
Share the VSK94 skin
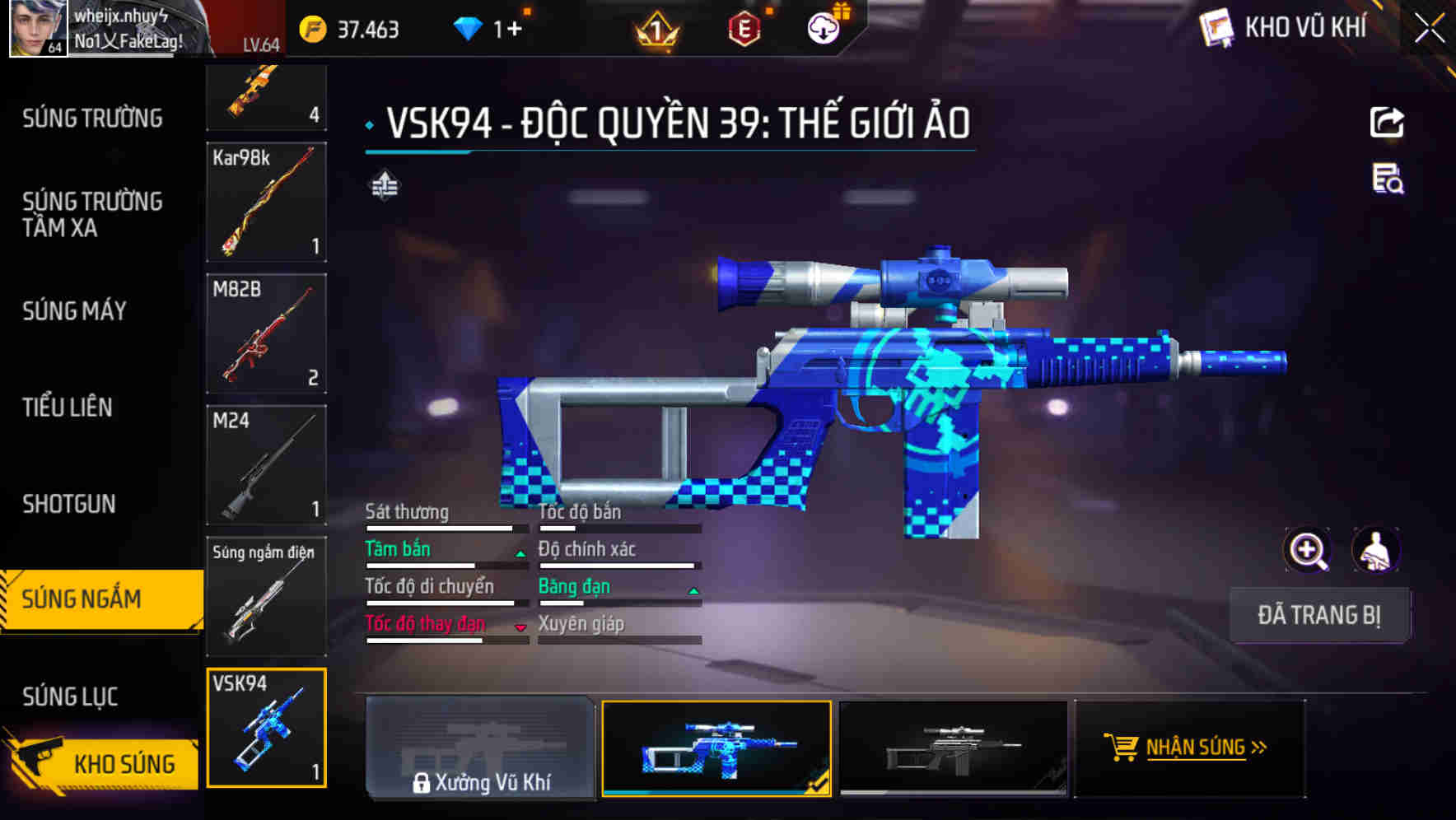[x=1388, y=122]
